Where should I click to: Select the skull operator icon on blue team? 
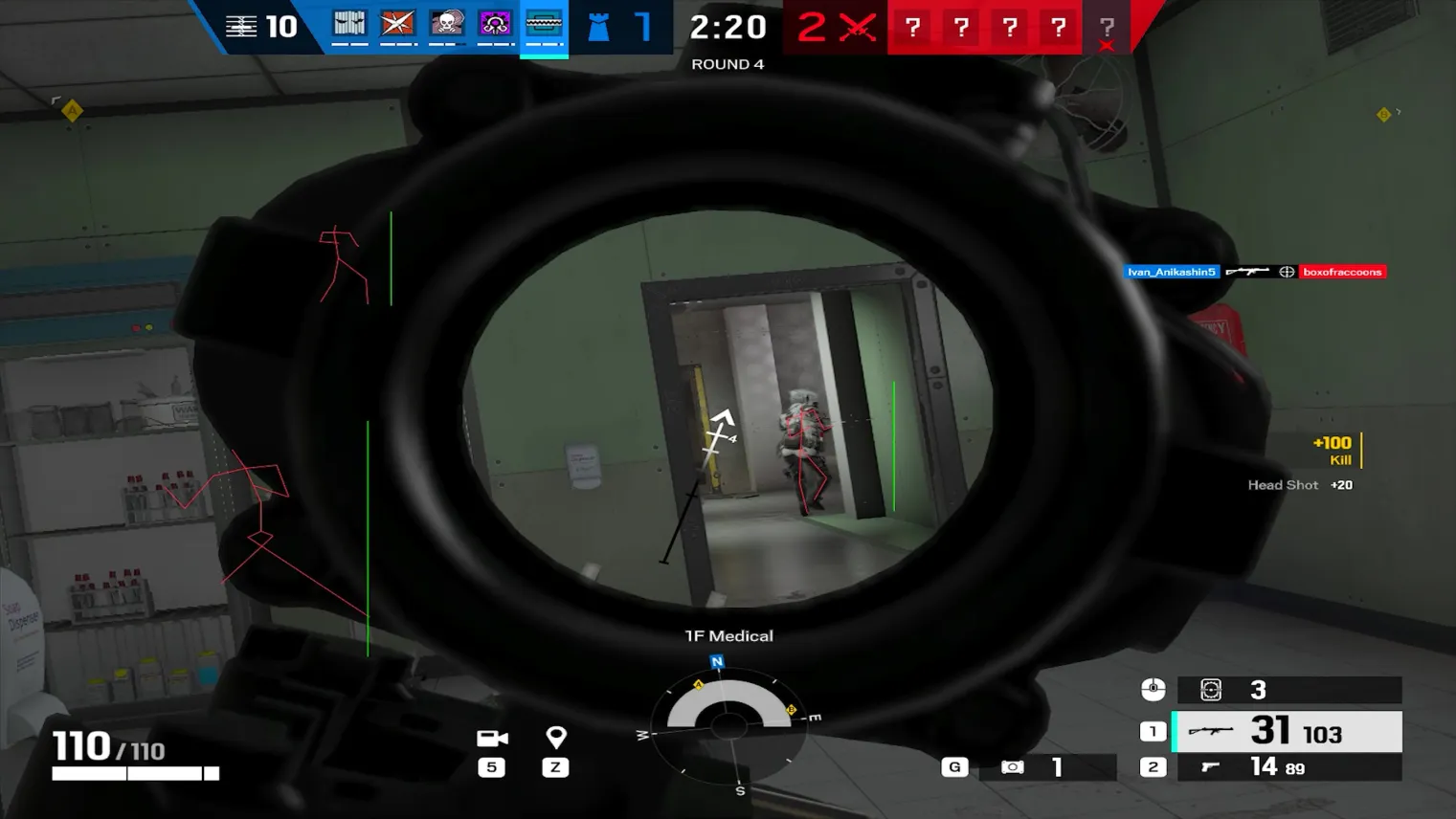coord(445,25)
